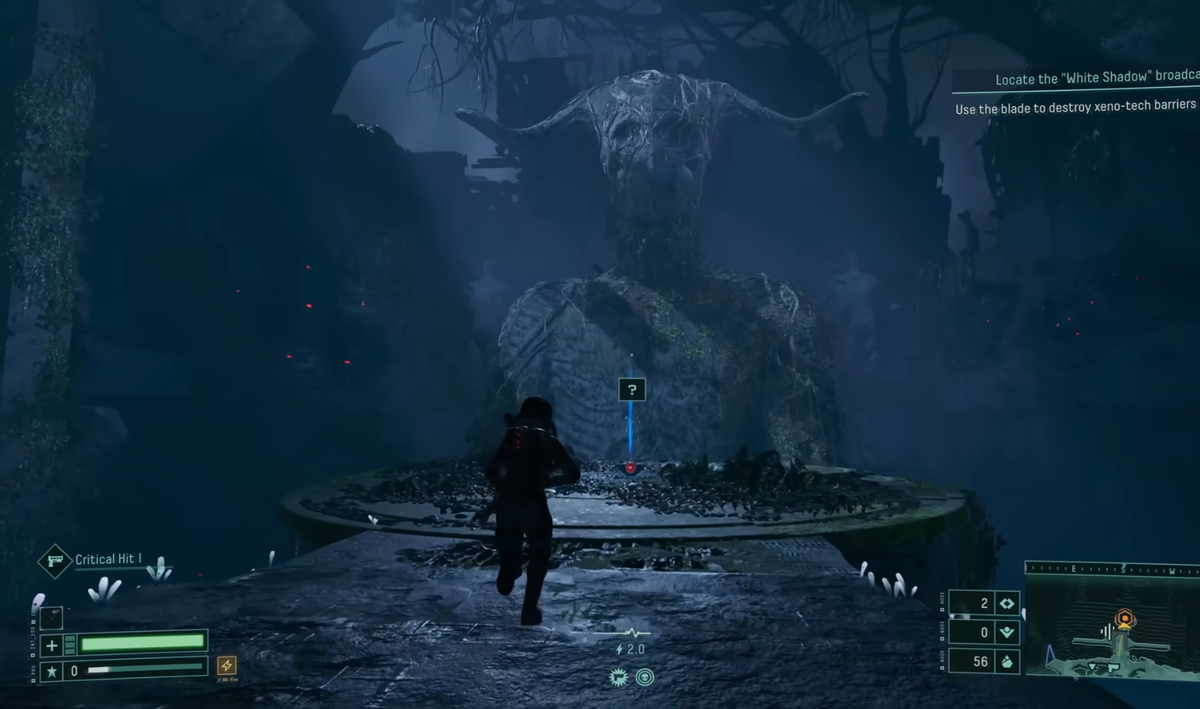Click the obolite crystal resource icon
Image resolution: width=1200 pixels, height=709 pixels.
(x=1007, y=661)
